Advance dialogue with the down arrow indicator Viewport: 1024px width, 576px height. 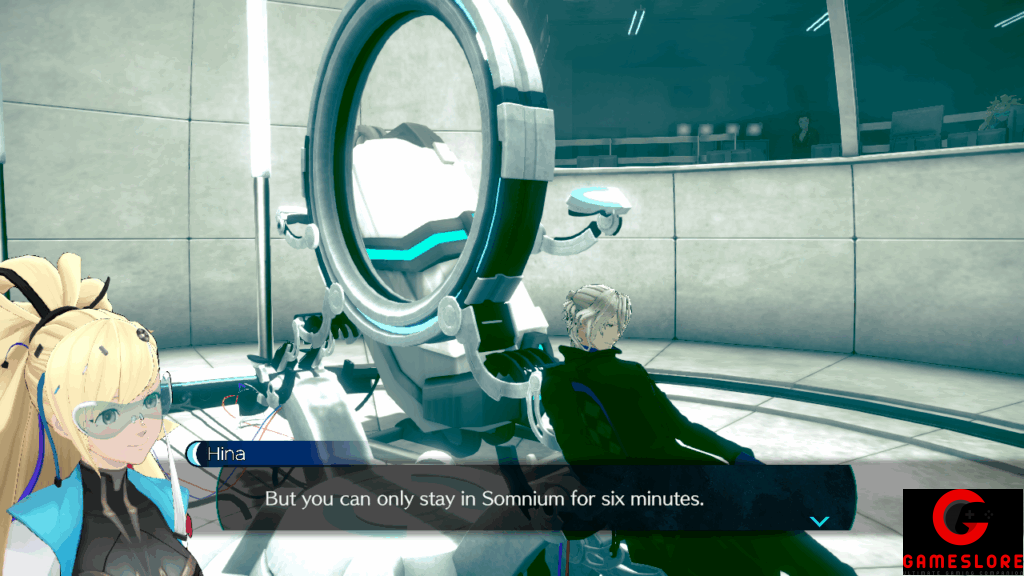[820, 521]
